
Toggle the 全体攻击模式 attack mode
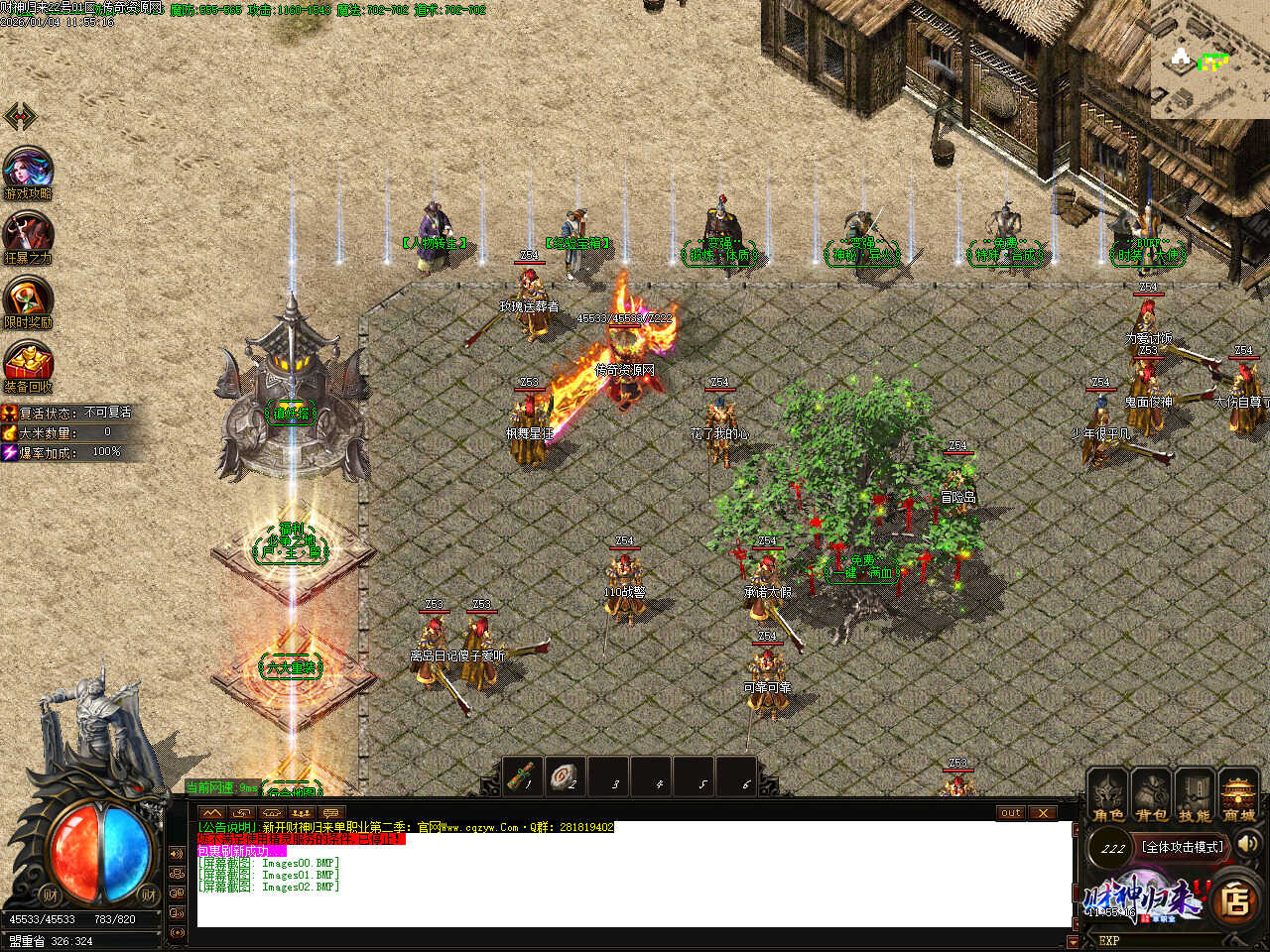pos(1183,847)
